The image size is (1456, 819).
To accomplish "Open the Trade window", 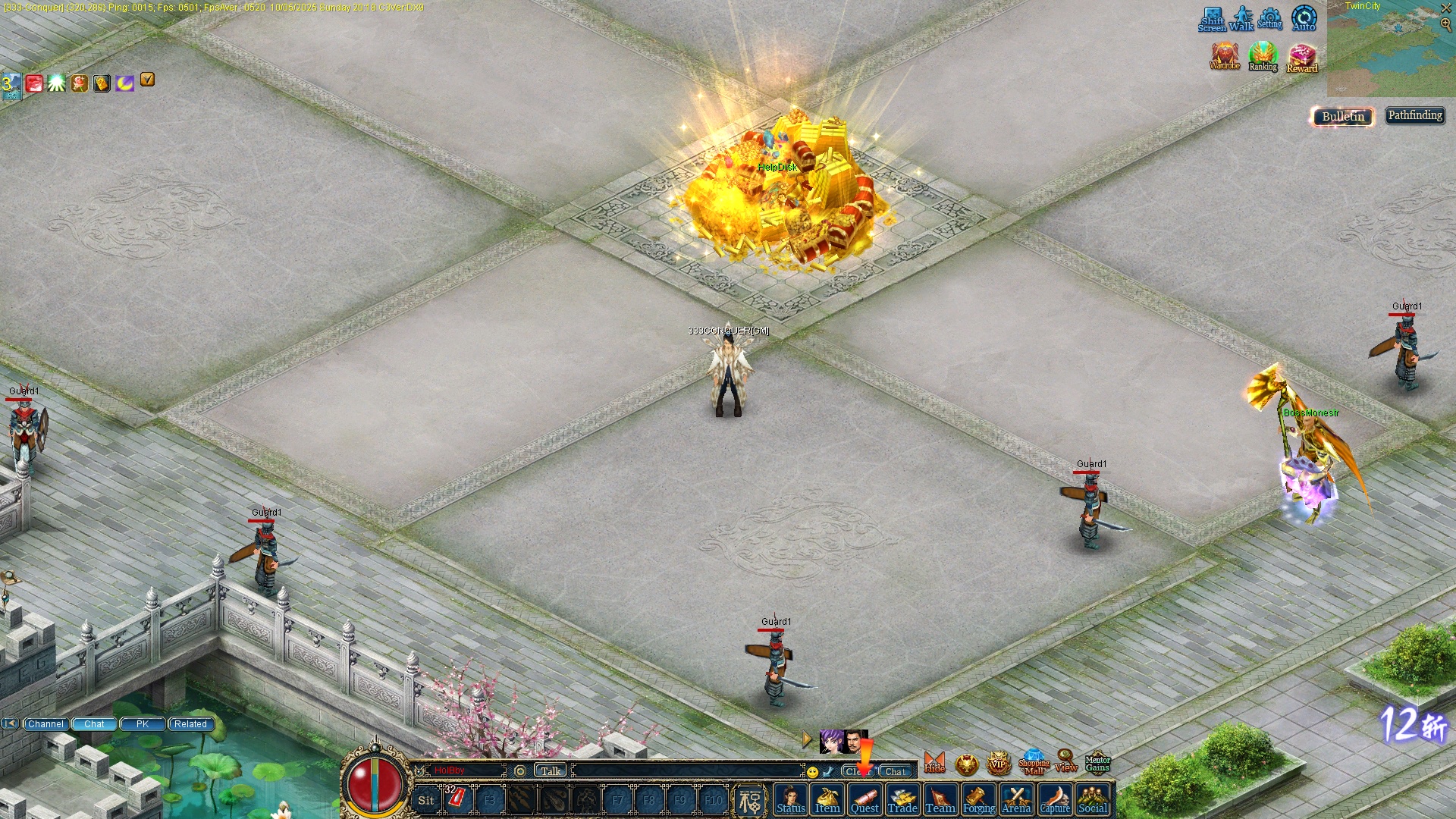I will (902, 800).
